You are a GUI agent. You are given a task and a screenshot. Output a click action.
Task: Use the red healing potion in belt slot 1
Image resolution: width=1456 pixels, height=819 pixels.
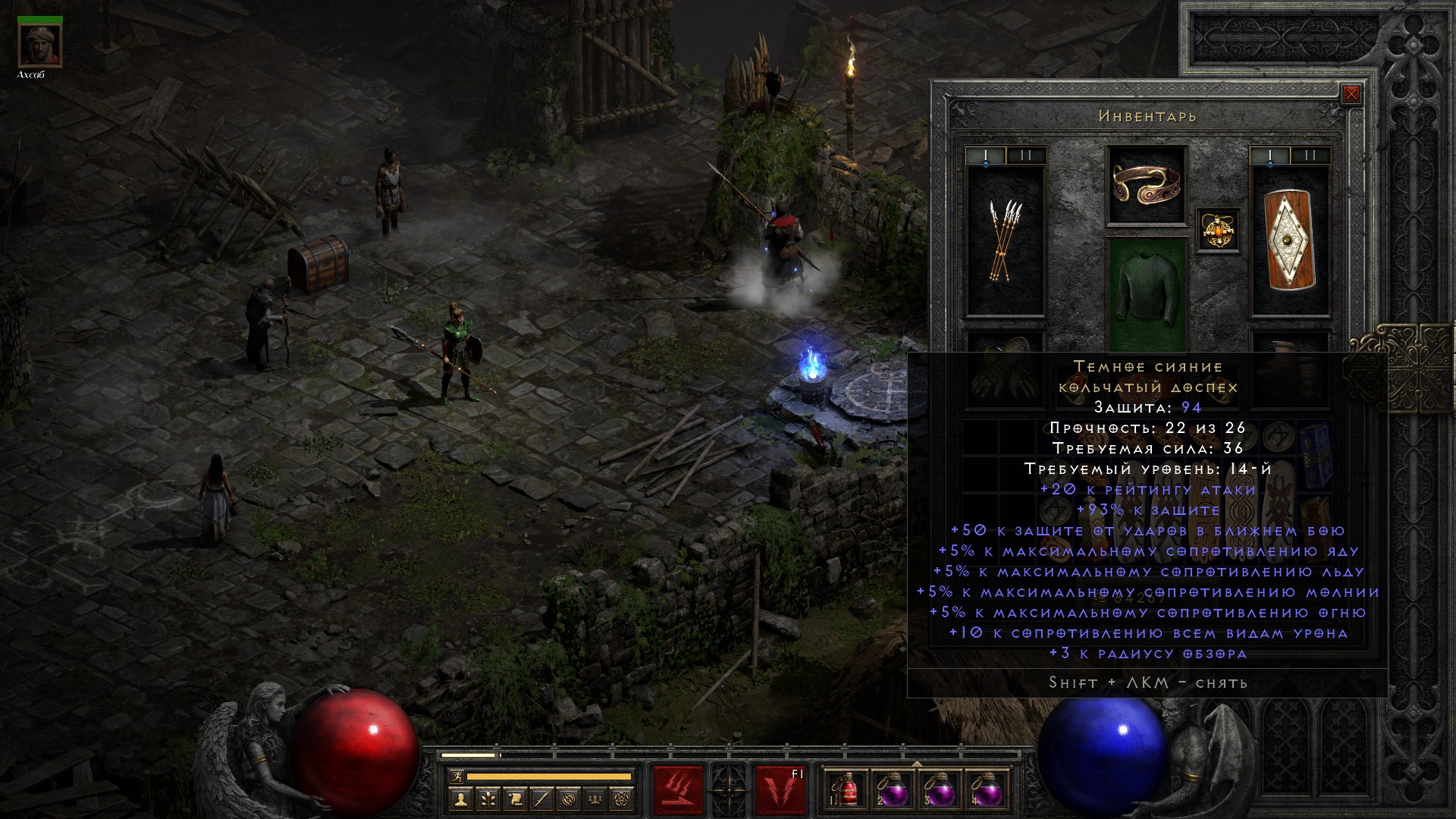click(847, 790)
